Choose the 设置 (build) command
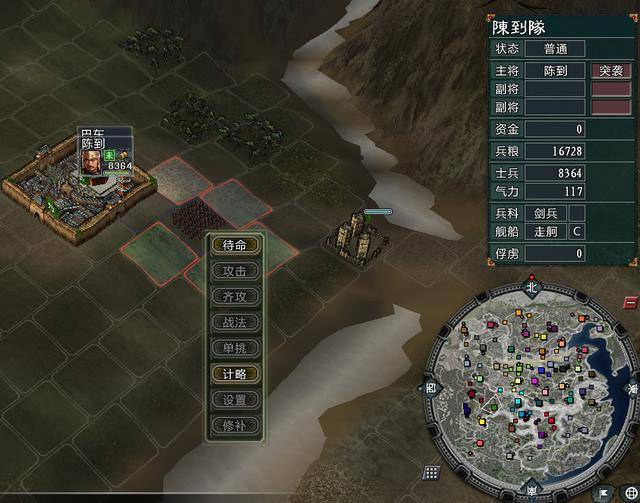 click(235, 400)
